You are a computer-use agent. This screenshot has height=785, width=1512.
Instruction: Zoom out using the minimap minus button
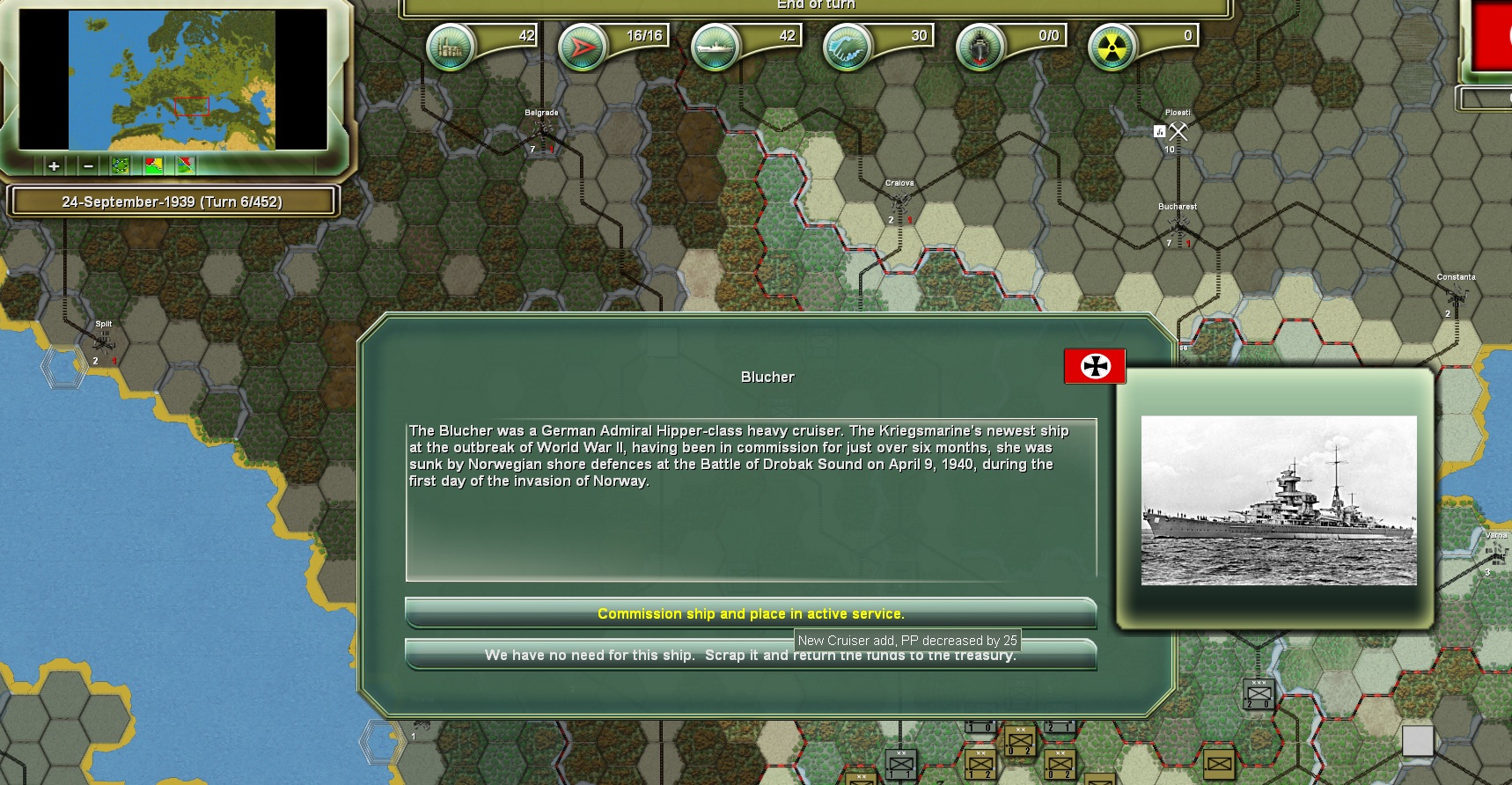pyautogui.click(x=86, y=165)
